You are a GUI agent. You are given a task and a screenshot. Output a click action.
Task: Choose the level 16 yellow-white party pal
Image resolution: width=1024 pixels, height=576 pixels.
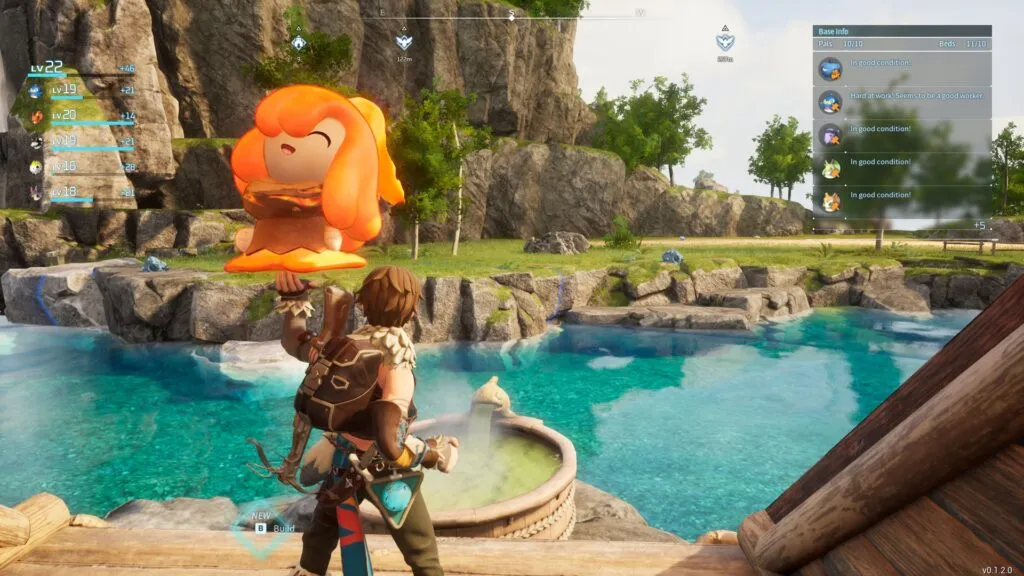(x=36, y=166)
